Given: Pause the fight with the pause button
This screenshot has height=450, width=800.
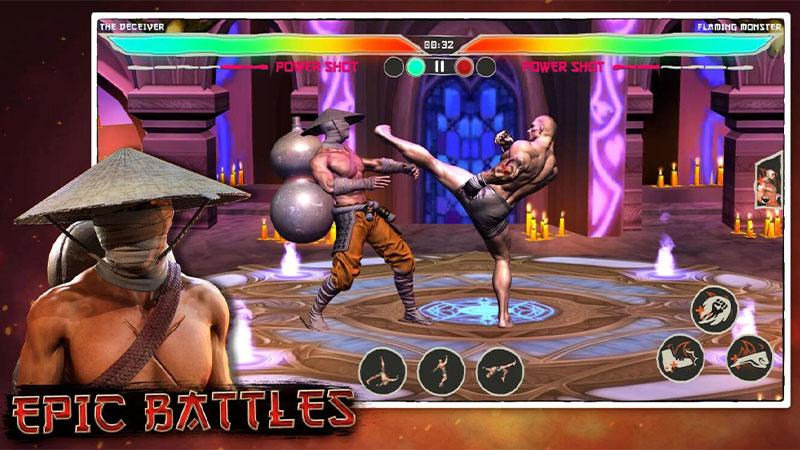Looking at the screenshot, I should 438,67.
